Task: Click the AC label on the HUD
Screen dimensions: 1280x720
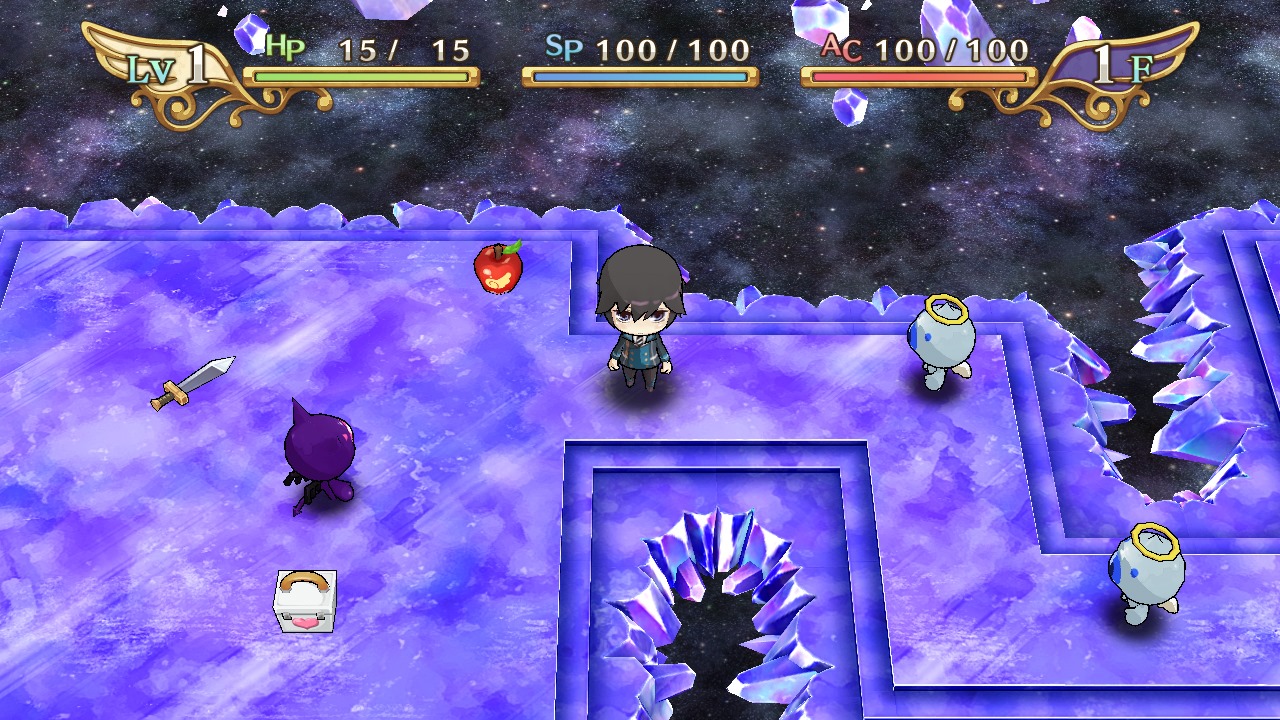Action: 838,48
